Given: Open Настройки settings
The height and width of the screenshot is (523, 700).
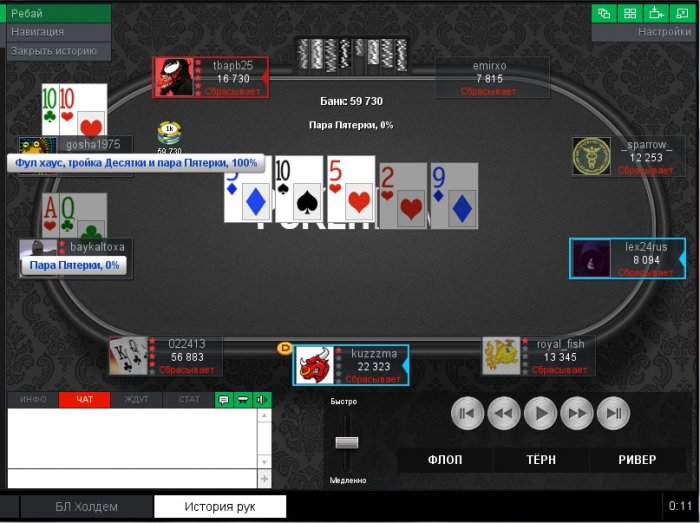Looking at the screenshot, I should pos(643,32).
